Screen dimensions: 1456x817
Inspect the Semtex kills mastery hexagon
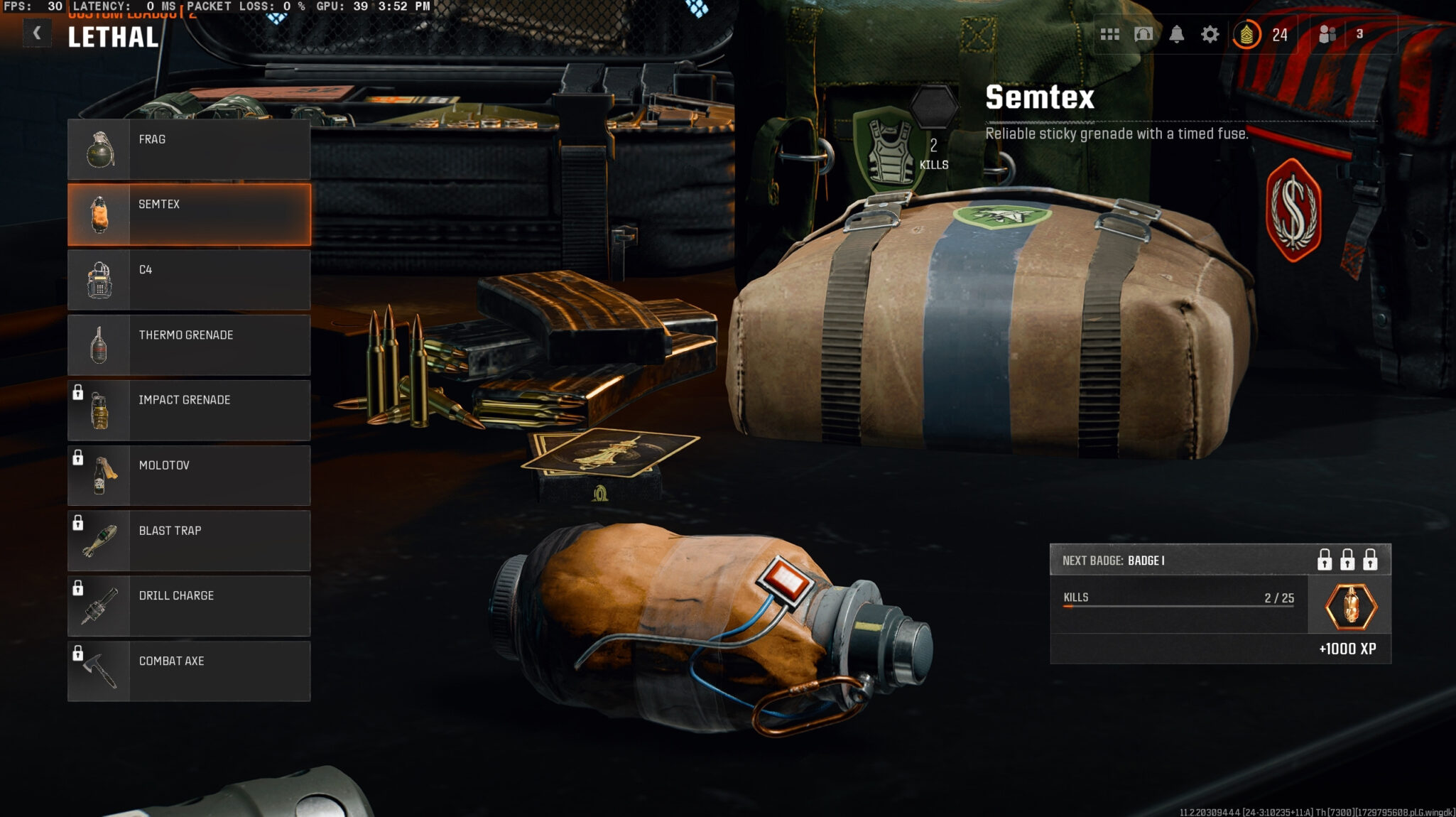(934, 107)
